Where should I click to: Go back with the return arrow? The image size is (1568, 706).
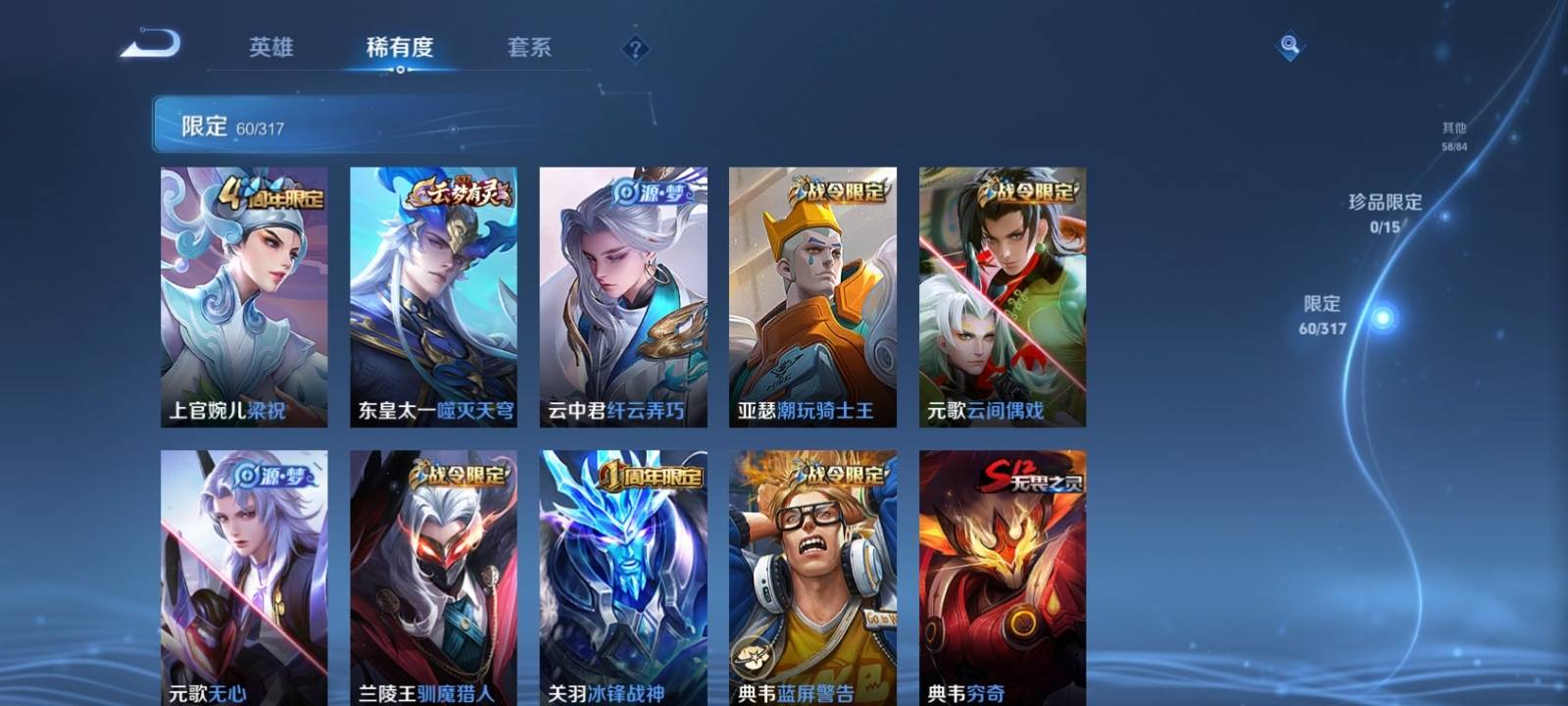coord(151,45)
